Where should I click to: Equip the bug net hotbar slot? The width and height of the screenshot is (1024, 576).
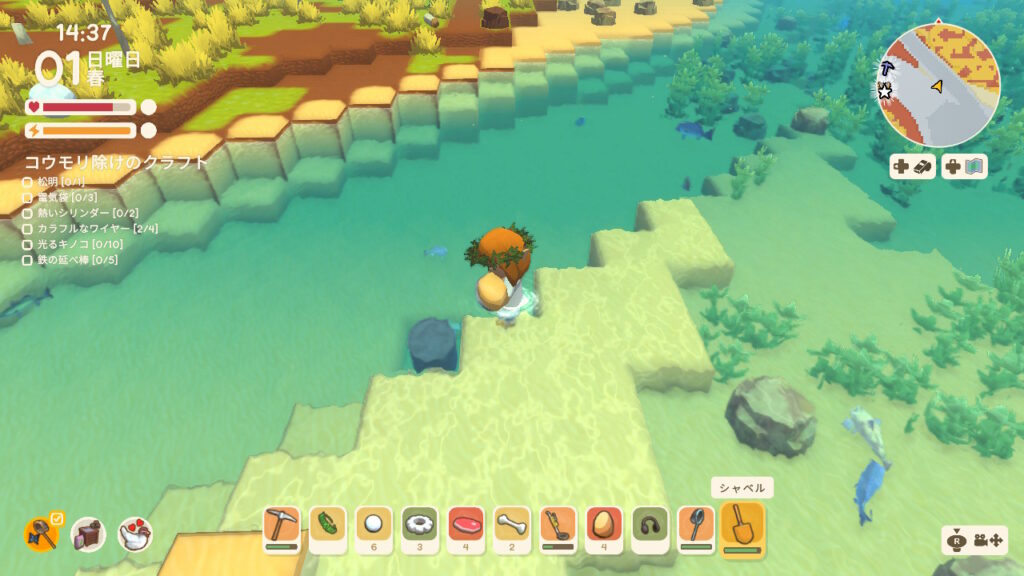coord(696,525)
